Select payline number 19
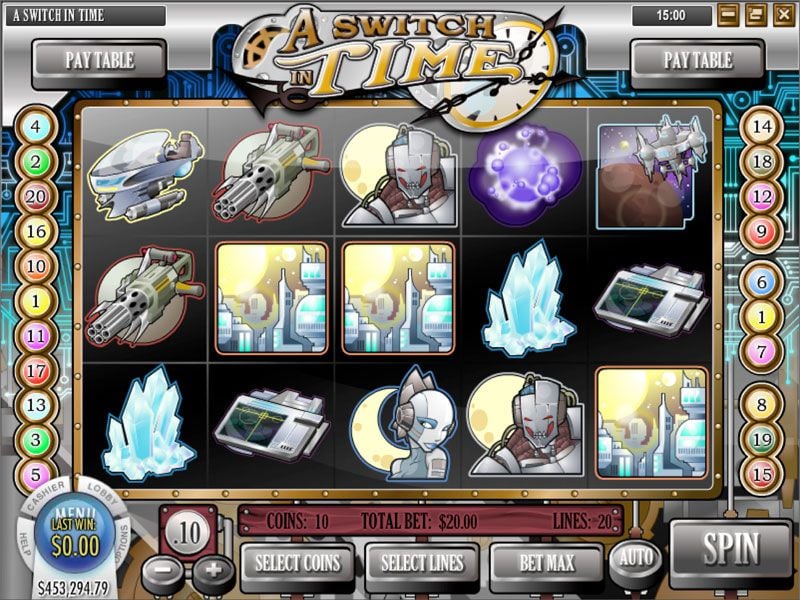800x600 pixels. (762, 439)
